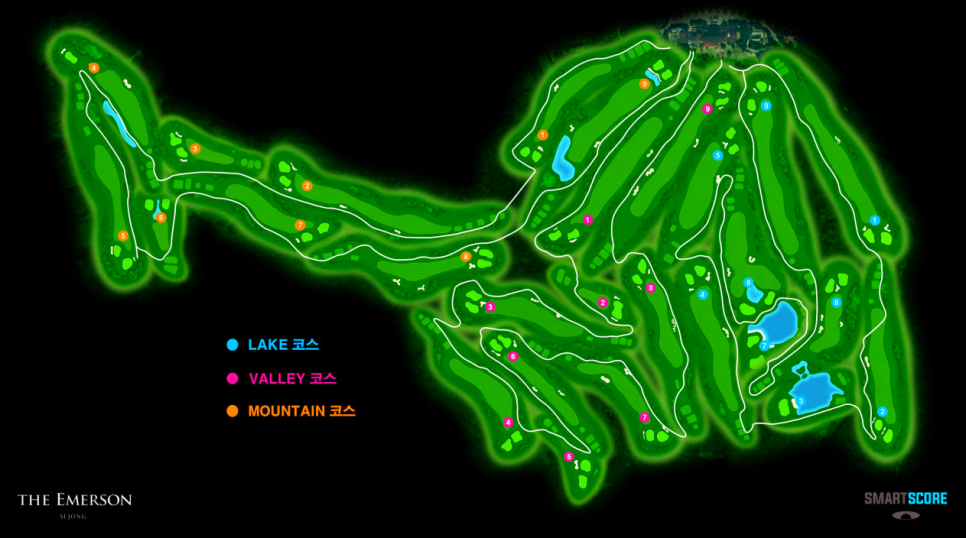Screen dimensions: 966x538
Task: Select the pink Valley hole 9 marker
Action: pos(707,109)
